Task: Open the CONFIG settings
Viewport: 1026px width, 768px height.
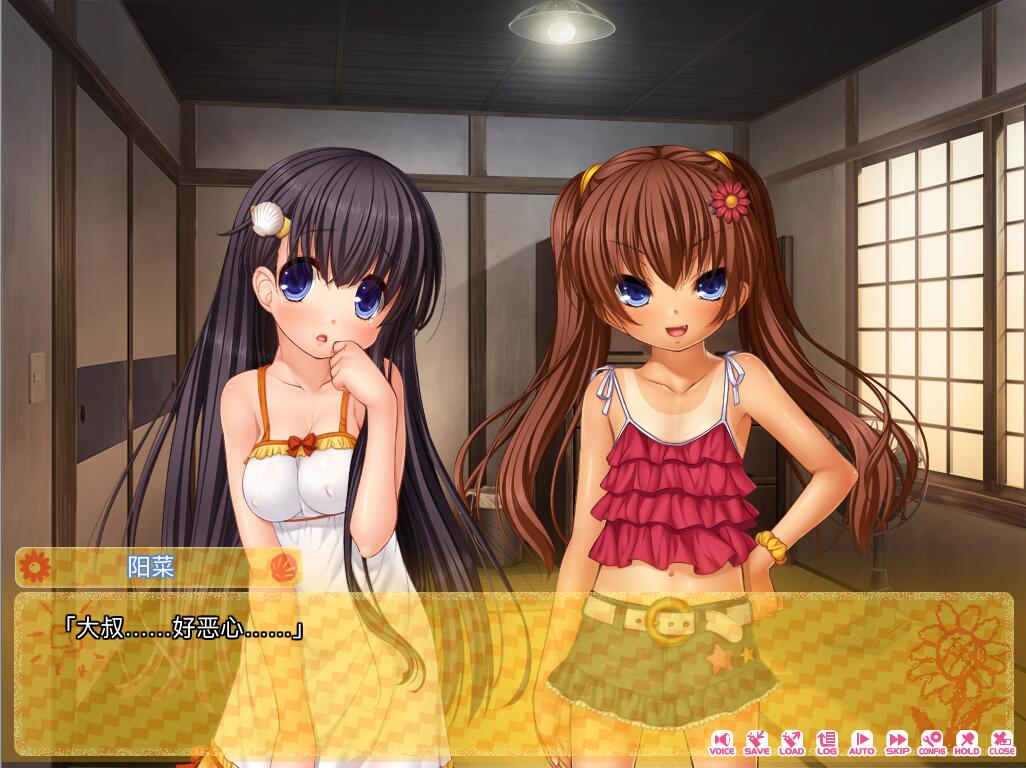Action: 932,741
